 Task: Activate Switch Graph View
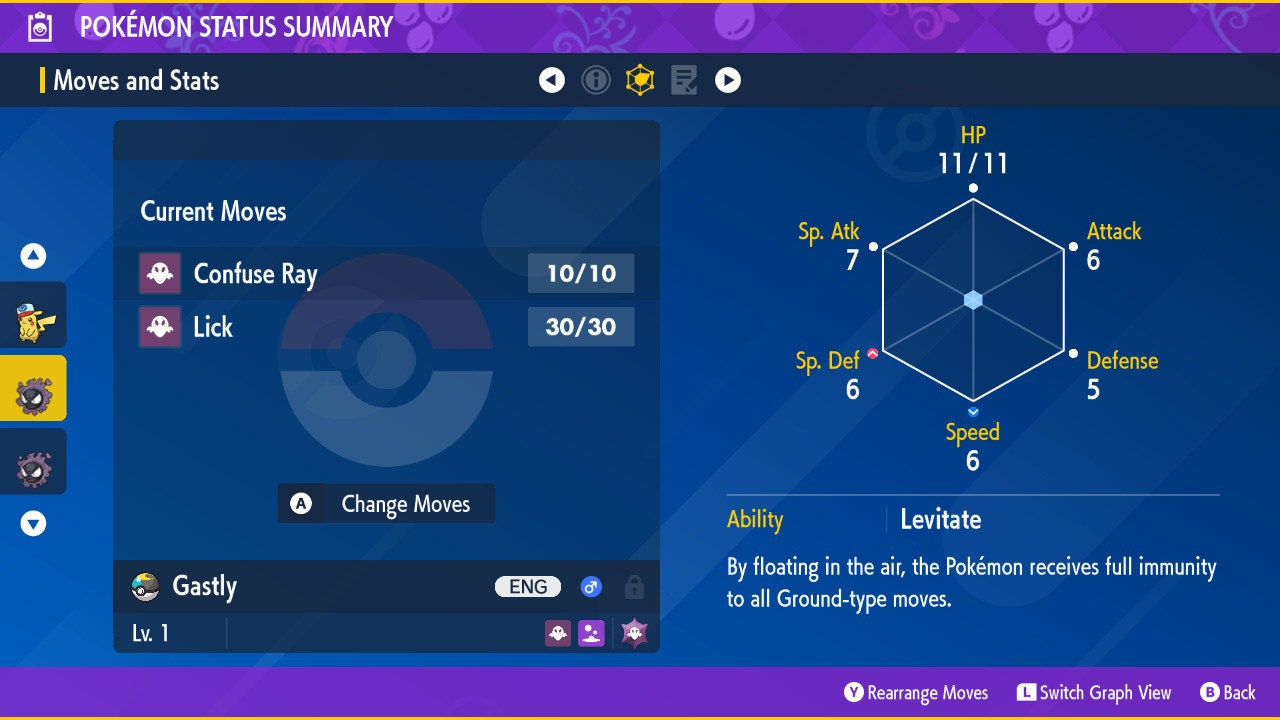tap(1093, 692)
